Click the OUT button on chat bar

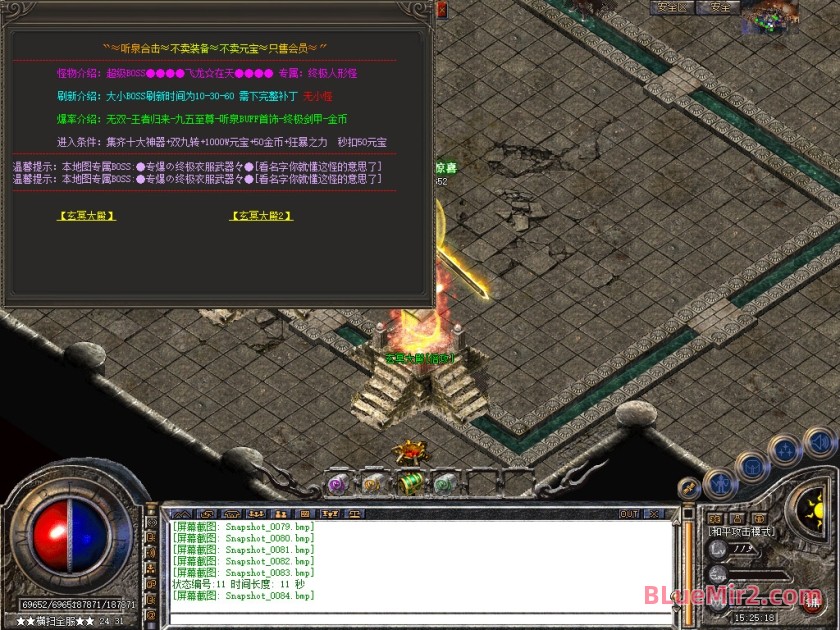tap(629, 514)
